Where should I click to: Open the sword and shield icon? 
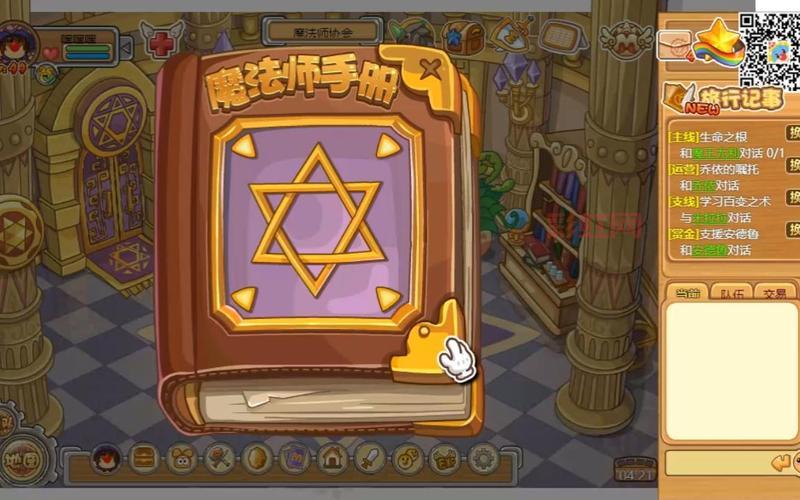(x=512, y=36)
